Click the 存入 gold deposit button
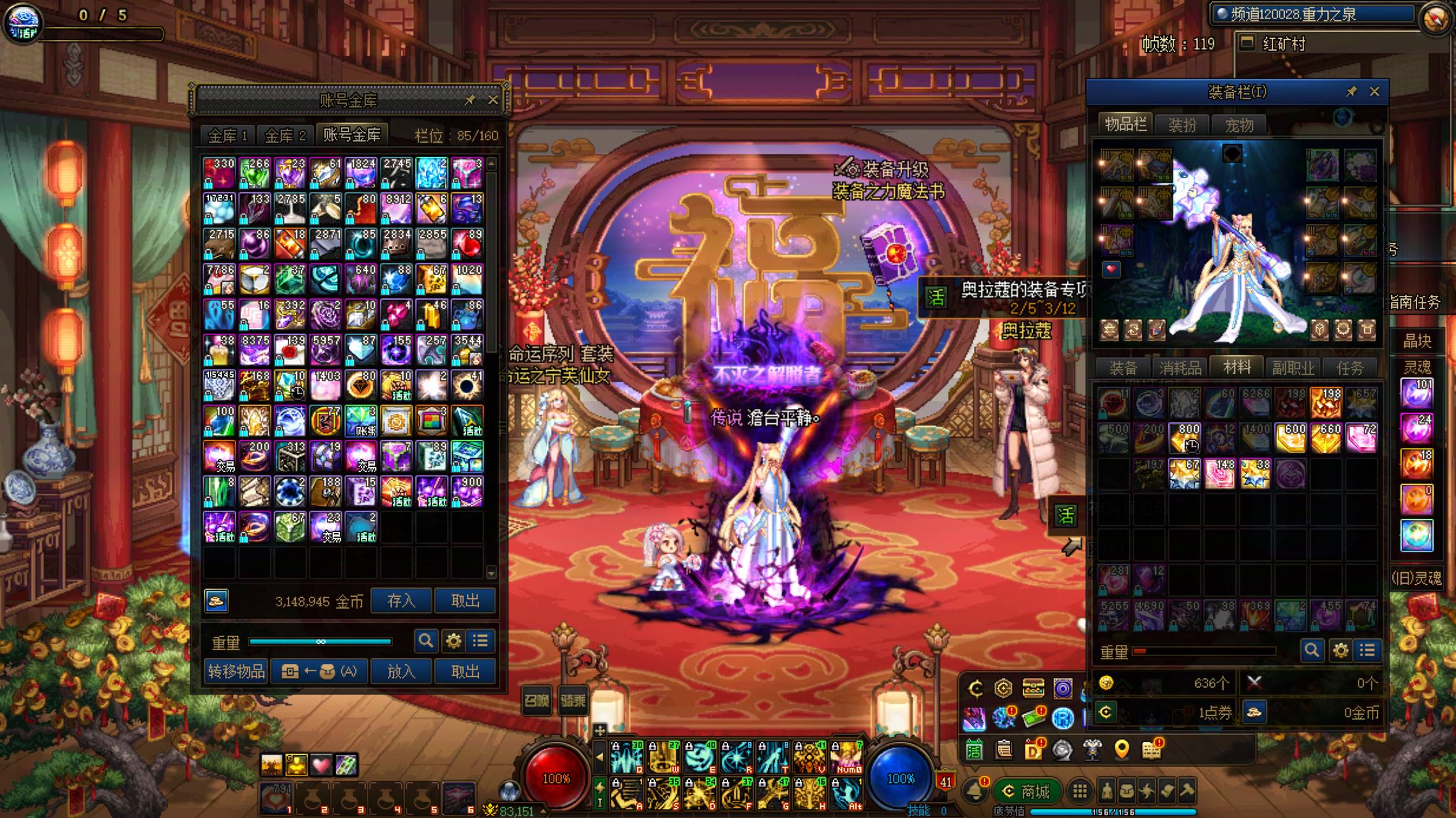The image size is (1456, 818). pos(400,601)
